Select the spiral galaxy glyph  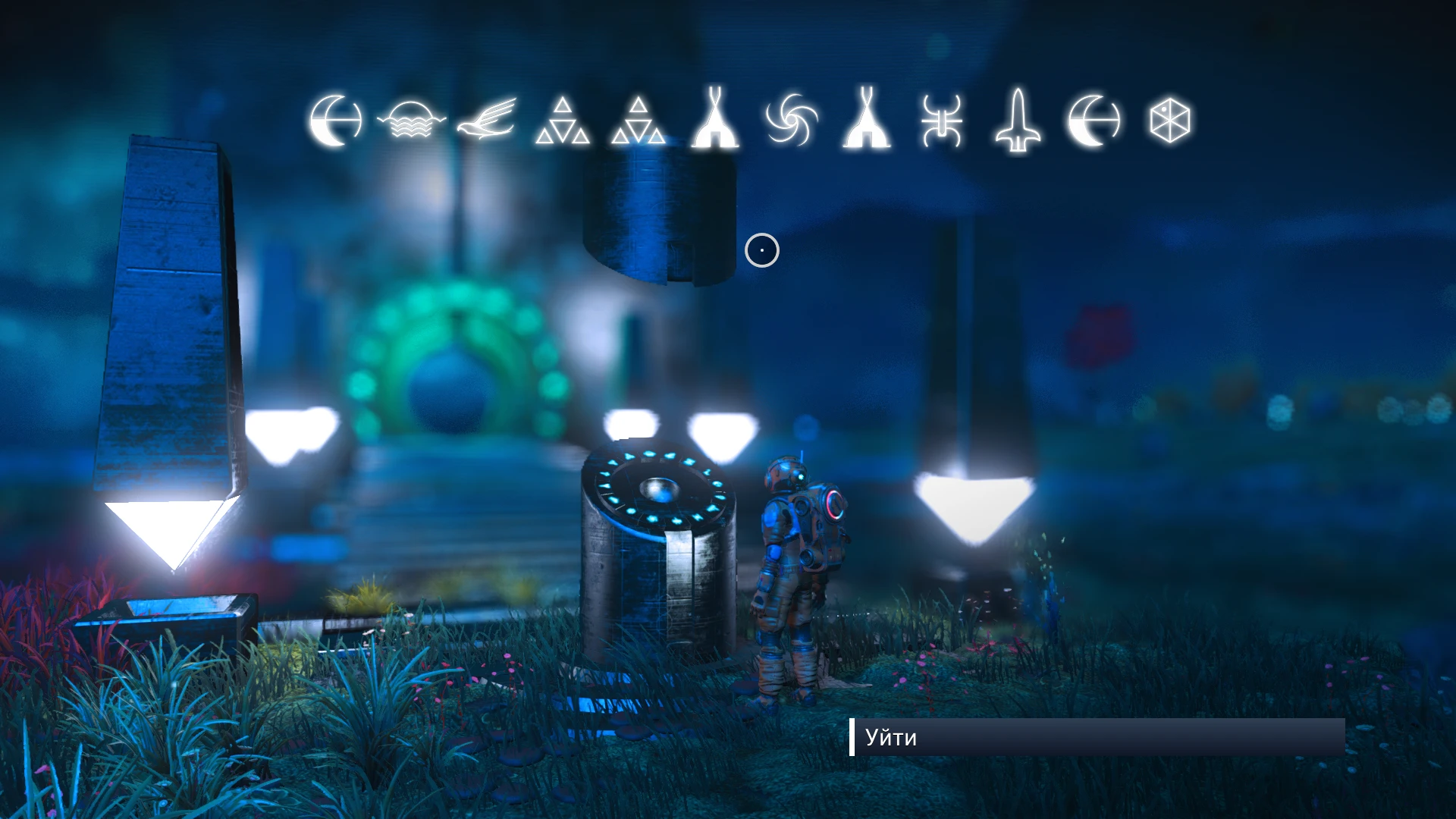coord(792,121)
